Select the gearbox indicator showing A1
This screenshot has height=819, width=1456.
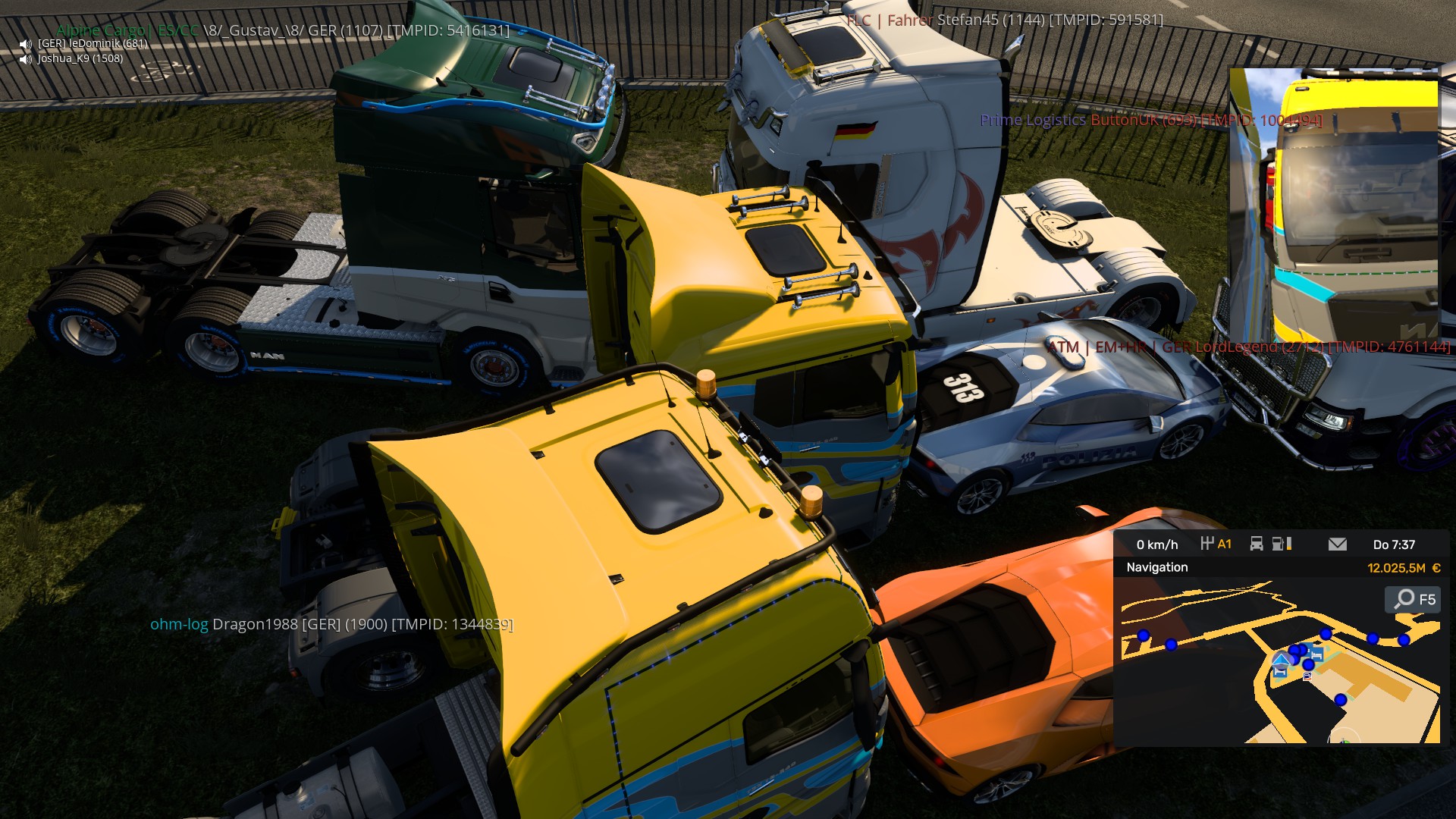coord(1216,544)
